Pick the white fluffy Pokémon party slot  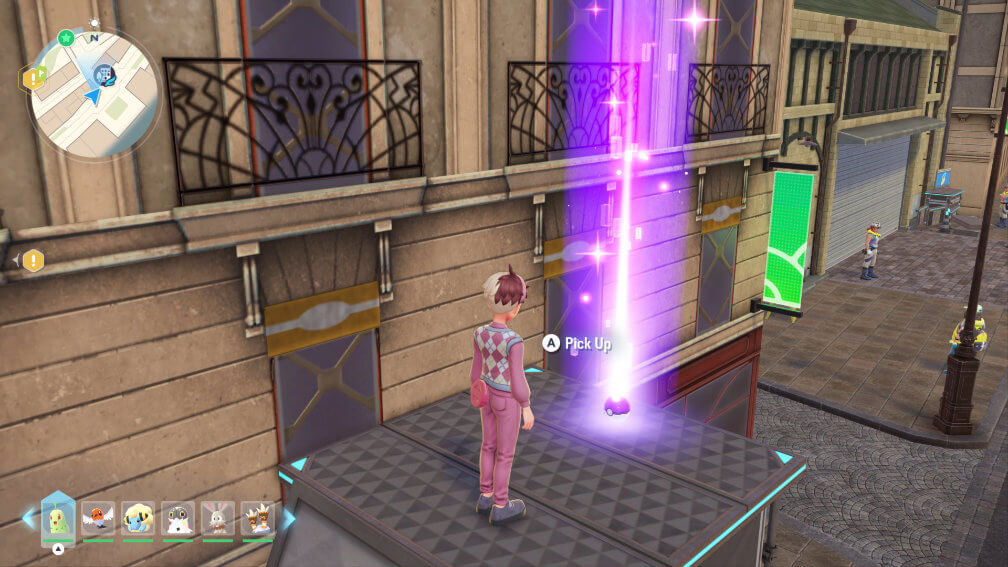178,518
